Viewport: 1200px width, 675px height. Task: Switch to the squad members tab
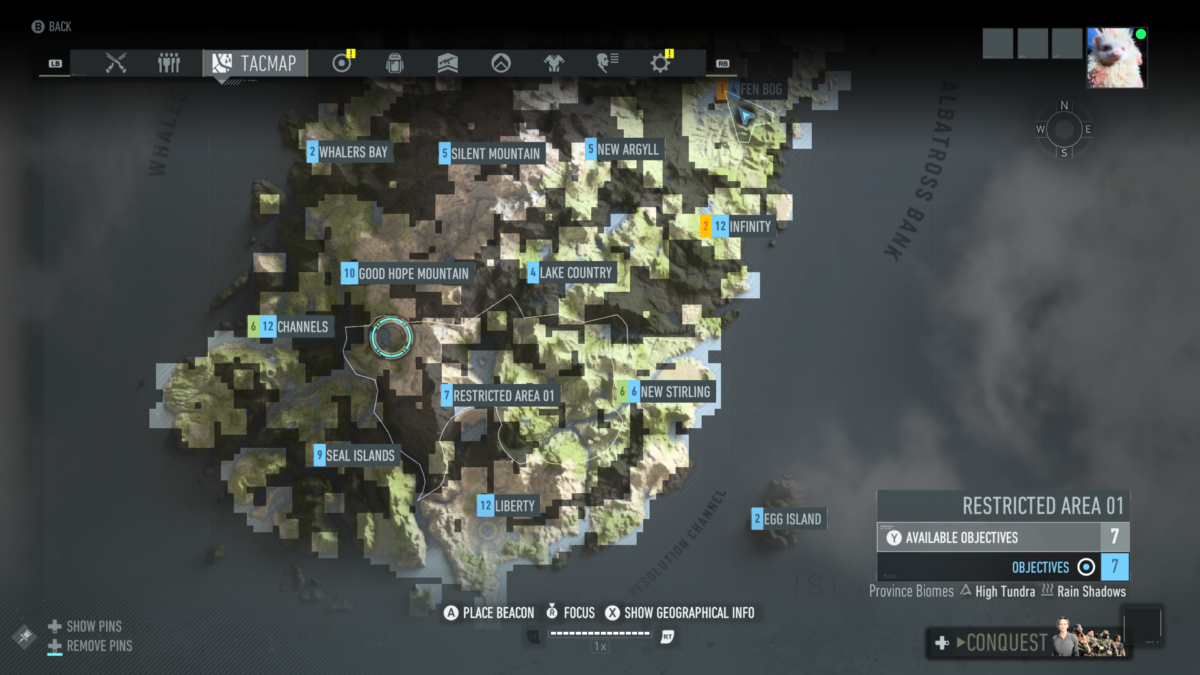pos(169,63)
